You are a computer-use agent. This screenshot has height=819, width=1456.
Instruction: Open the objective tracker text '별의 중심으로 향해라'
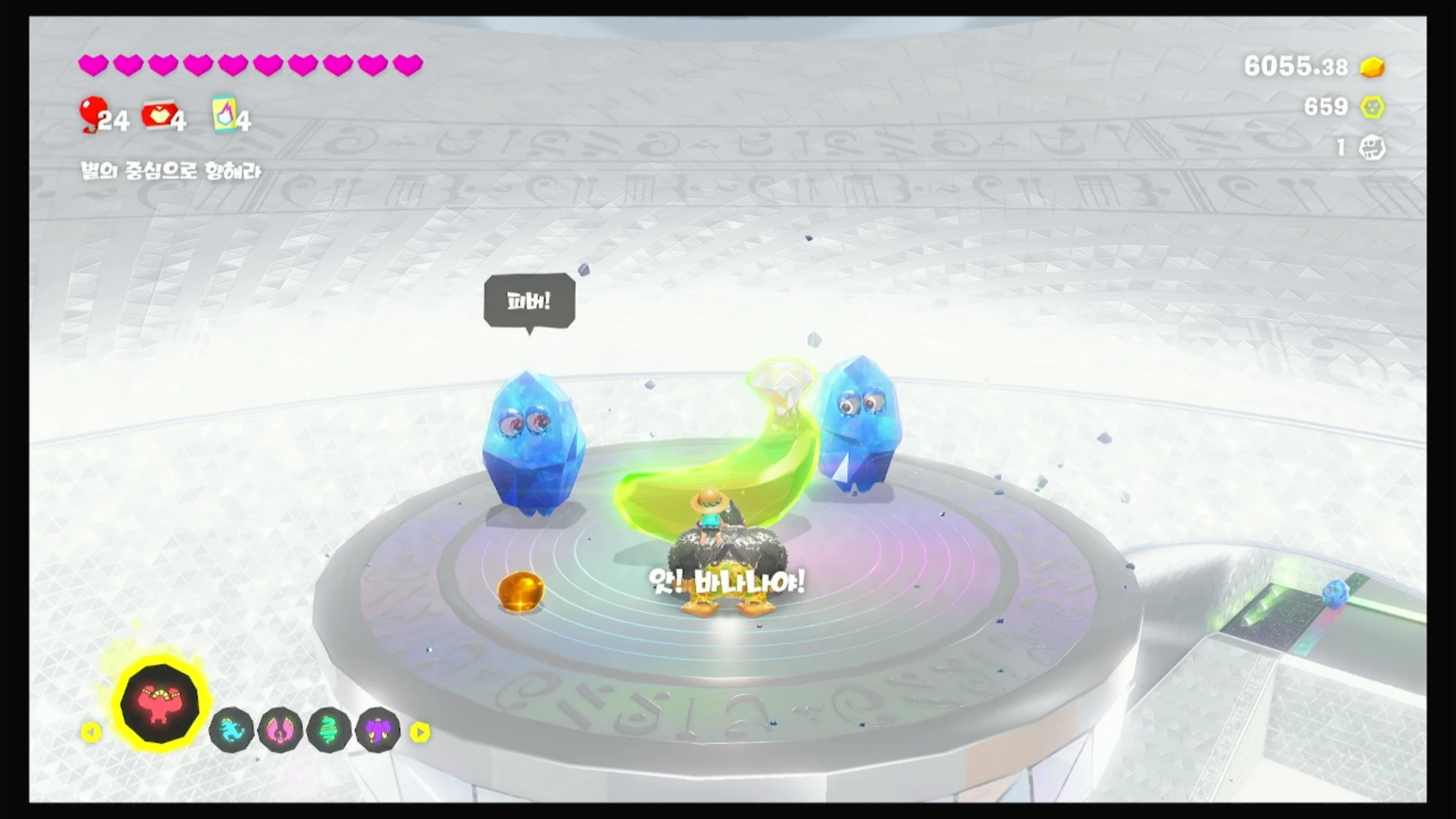click(171, 171)
